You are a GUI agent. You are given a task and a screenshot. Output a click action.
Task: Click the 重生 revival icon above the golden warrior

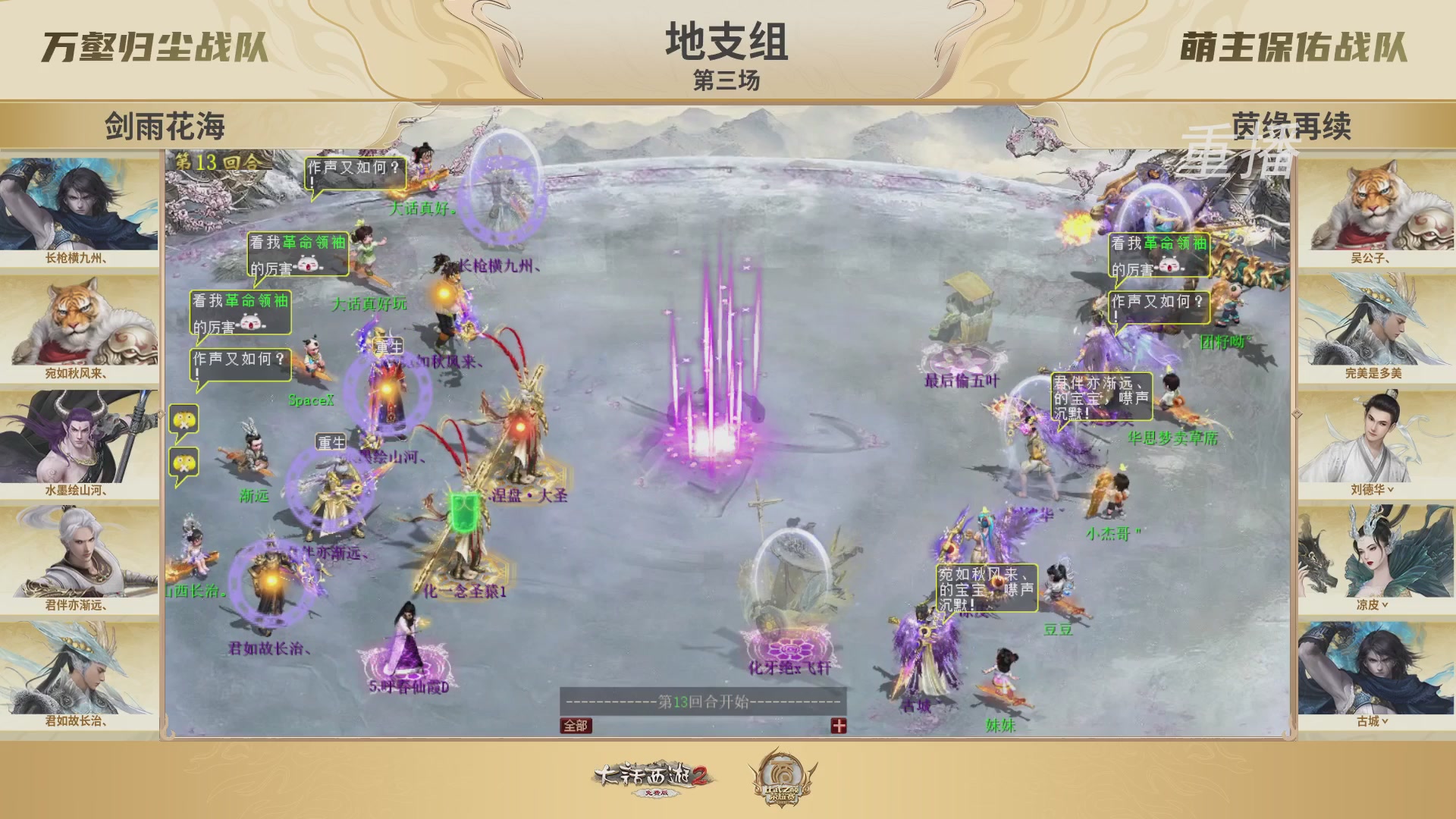tap(331, 440)
